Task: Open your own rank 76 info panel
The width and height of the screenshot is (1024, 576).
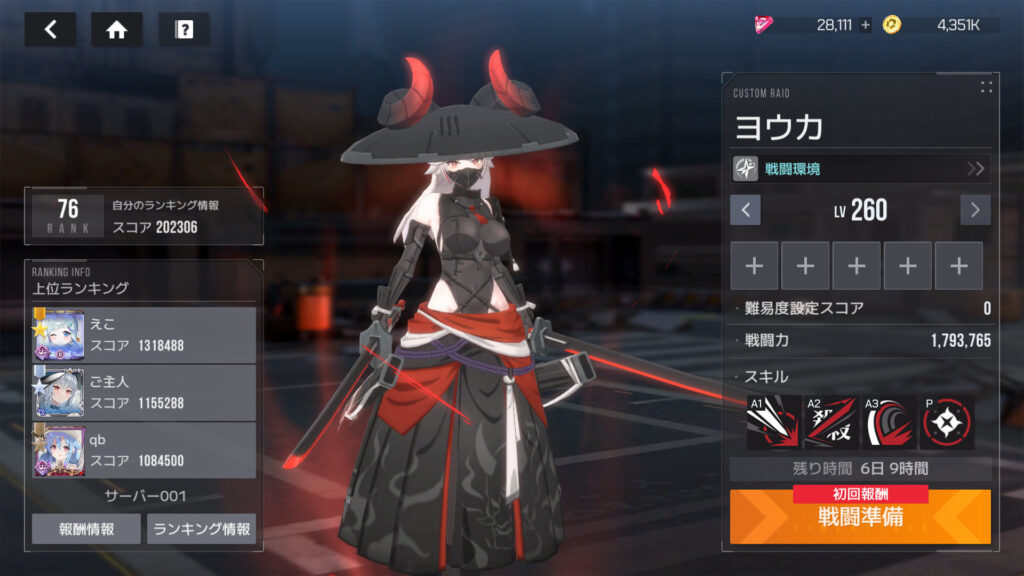Action: point(144,215)
